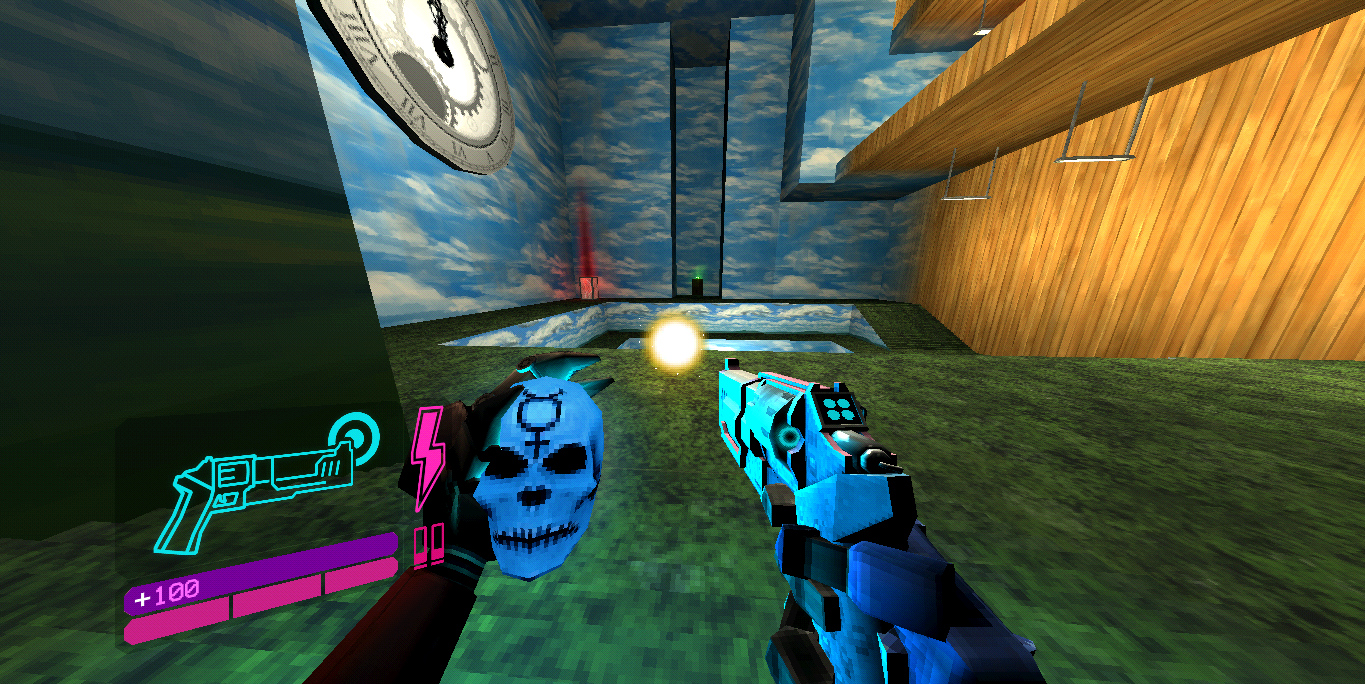Activate the pink lightning bolt icon
The width and height of the screenshot is (1365, 684).
pyautogui.click(x=428, y=457)
